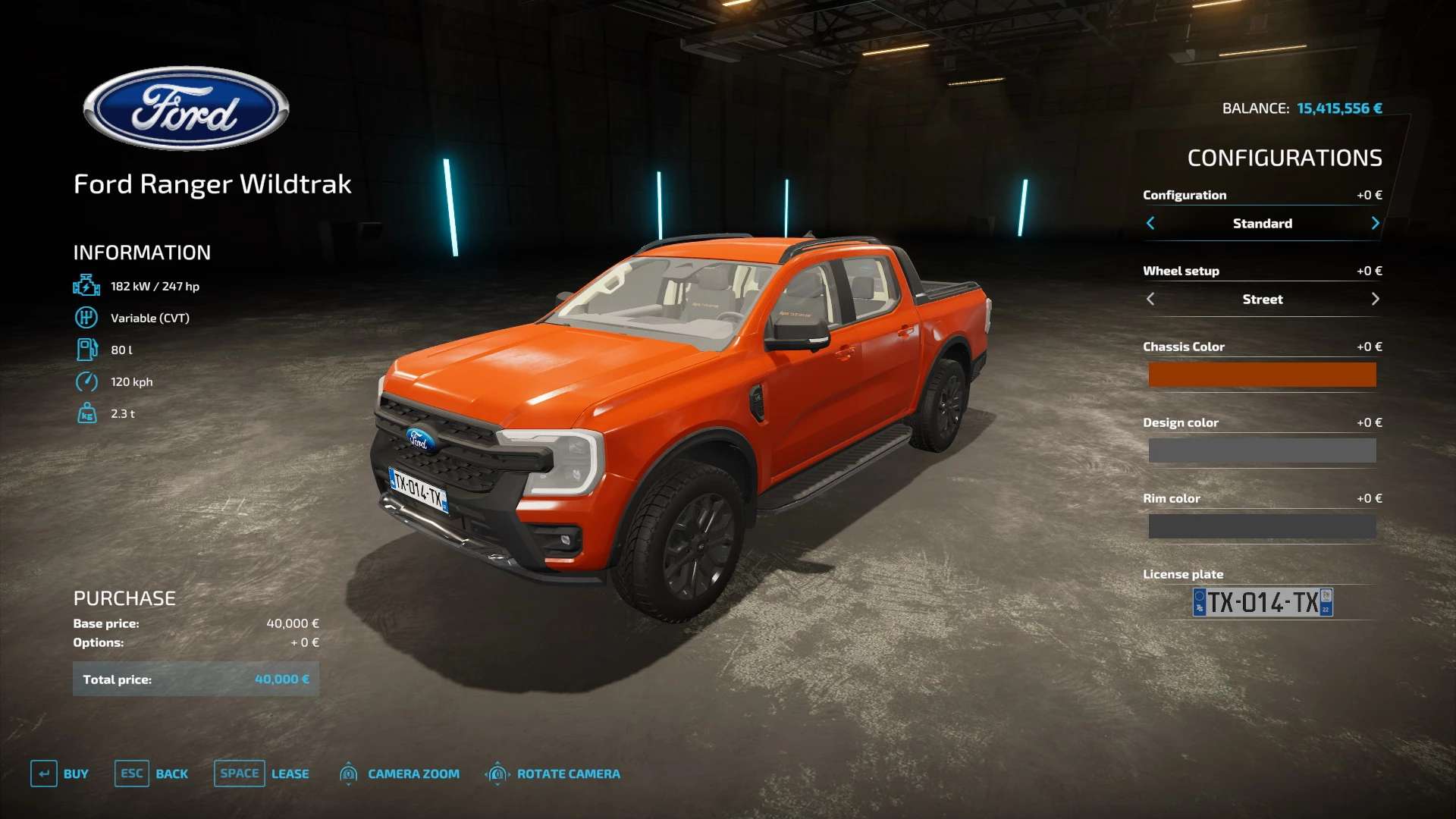The width and height of the screenshot is (1456, 819).
Task: Buy the Ford Ranger Wildtrak
Action: (x=60, y=773)
